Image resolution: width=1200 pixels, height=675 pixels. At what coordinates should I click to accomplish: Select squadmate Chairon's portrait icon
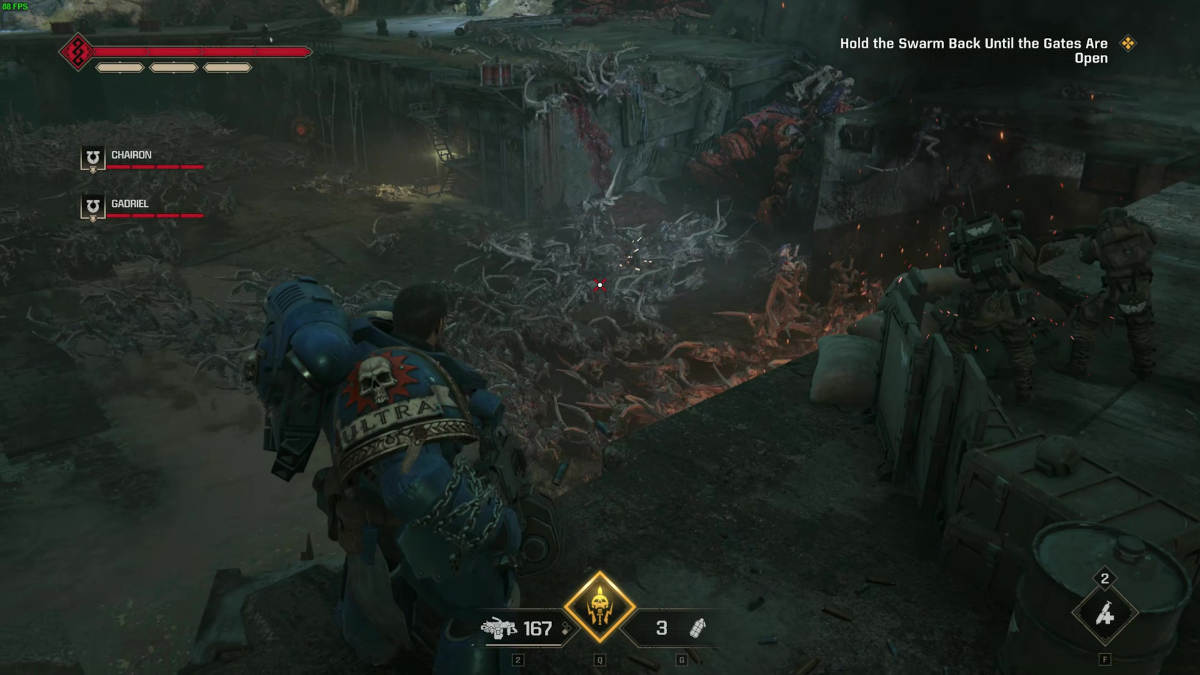tap(93, 158)
